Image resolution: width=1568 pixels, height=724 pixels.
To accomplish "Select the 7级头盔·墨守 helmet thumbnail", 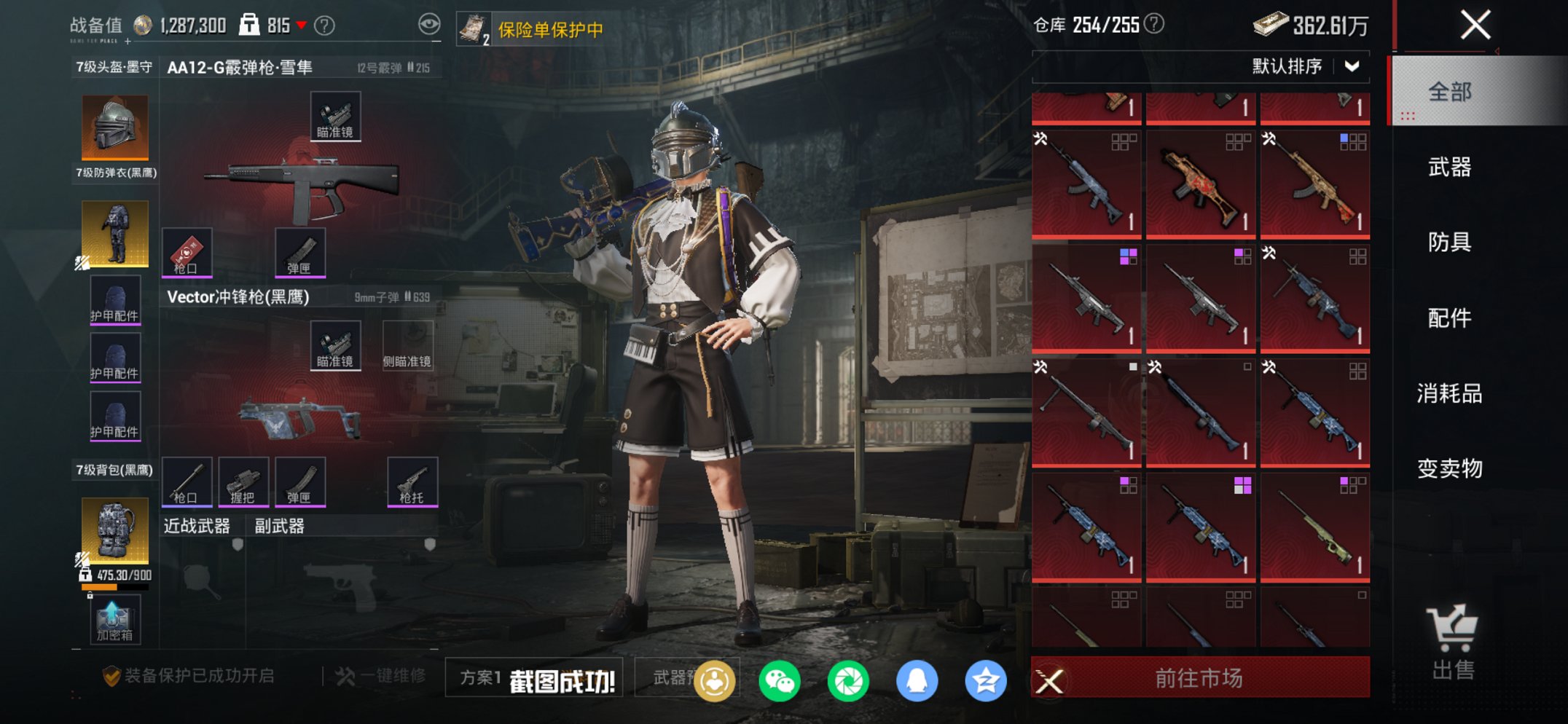I will point(115,127).
